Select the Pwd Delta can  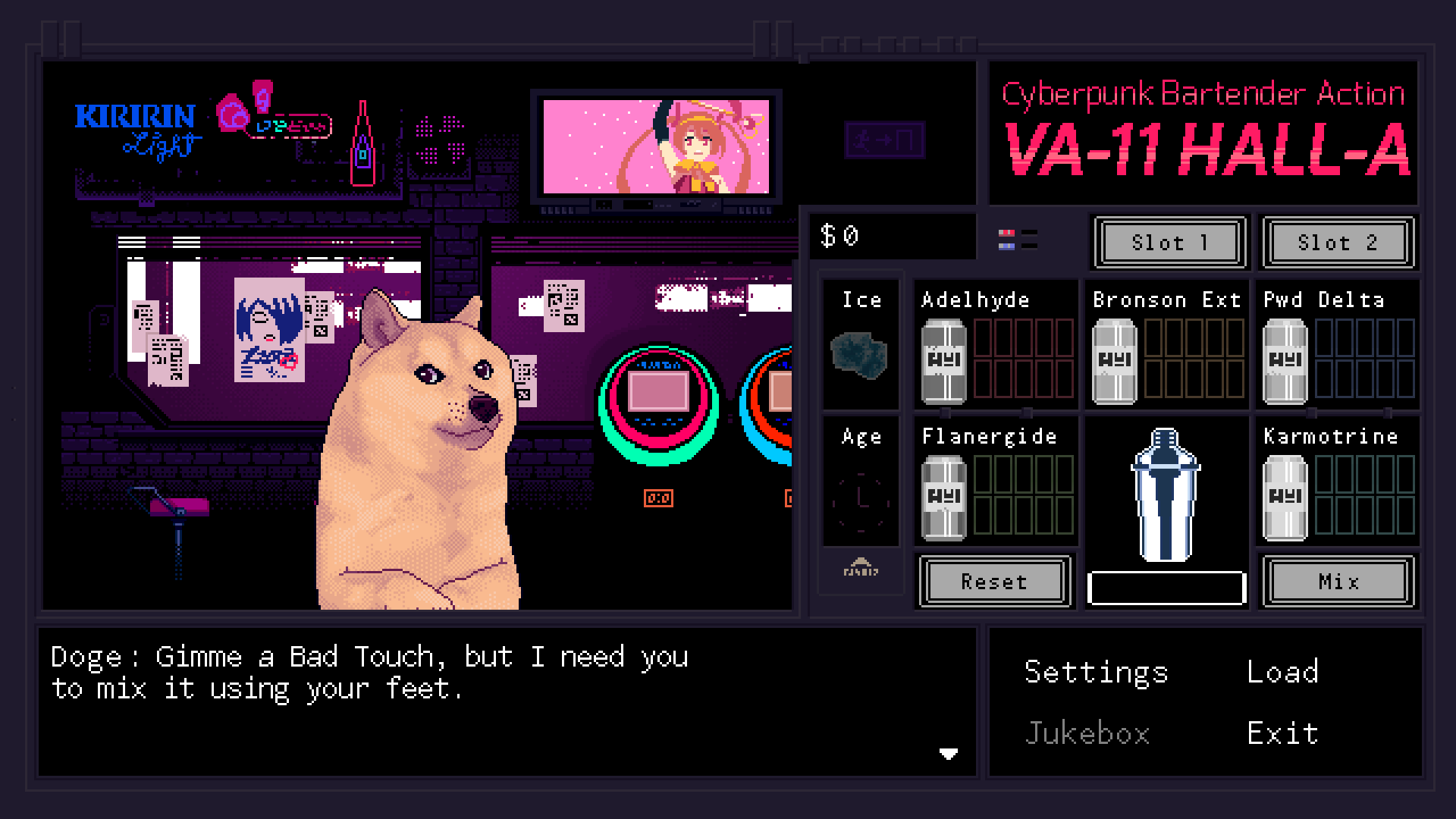(1285, 361)
